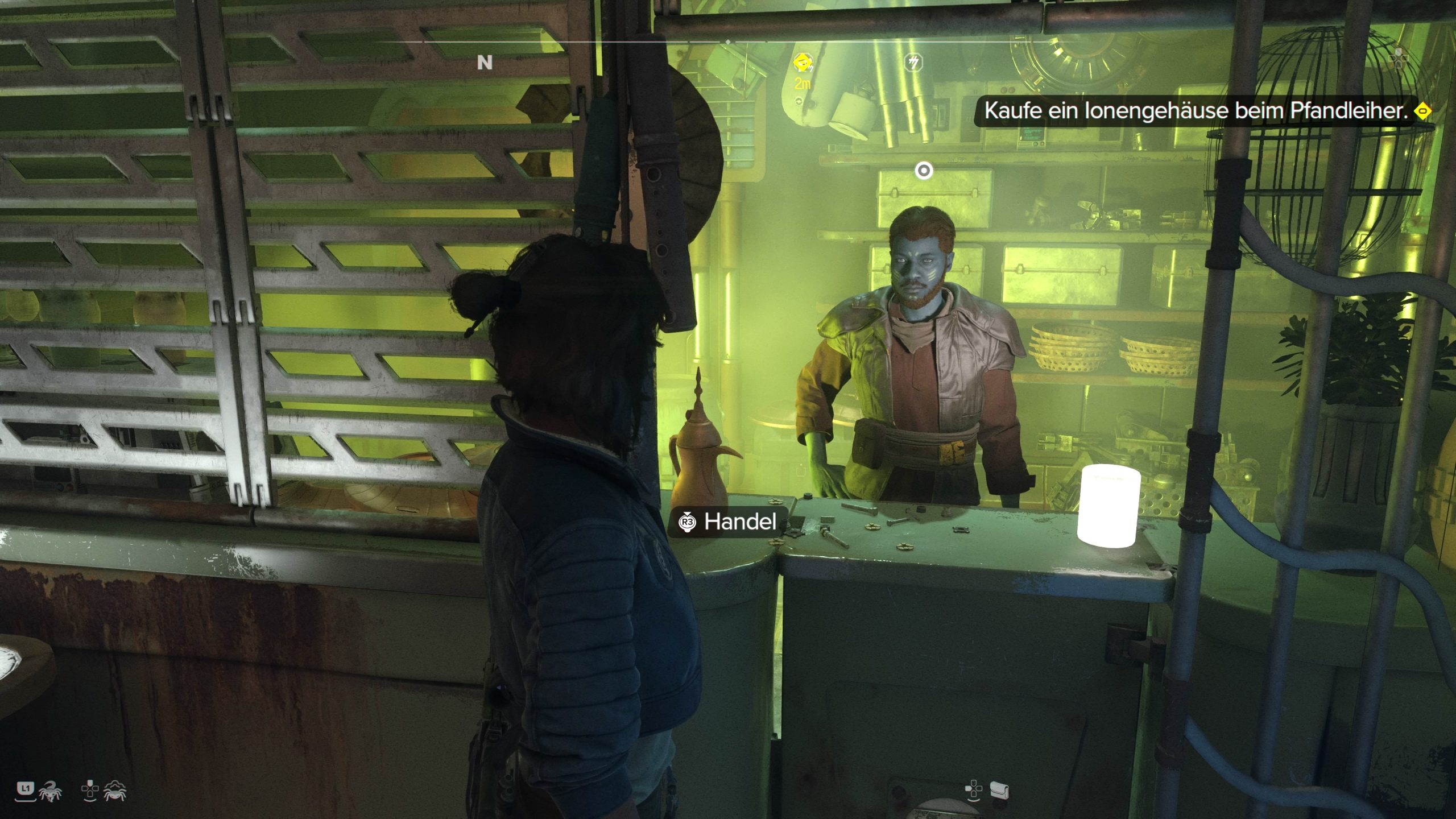Viewport: 1456px width, 819px height.
Task: Select the yellow quest marker on the compass
Action: point(803,61)
